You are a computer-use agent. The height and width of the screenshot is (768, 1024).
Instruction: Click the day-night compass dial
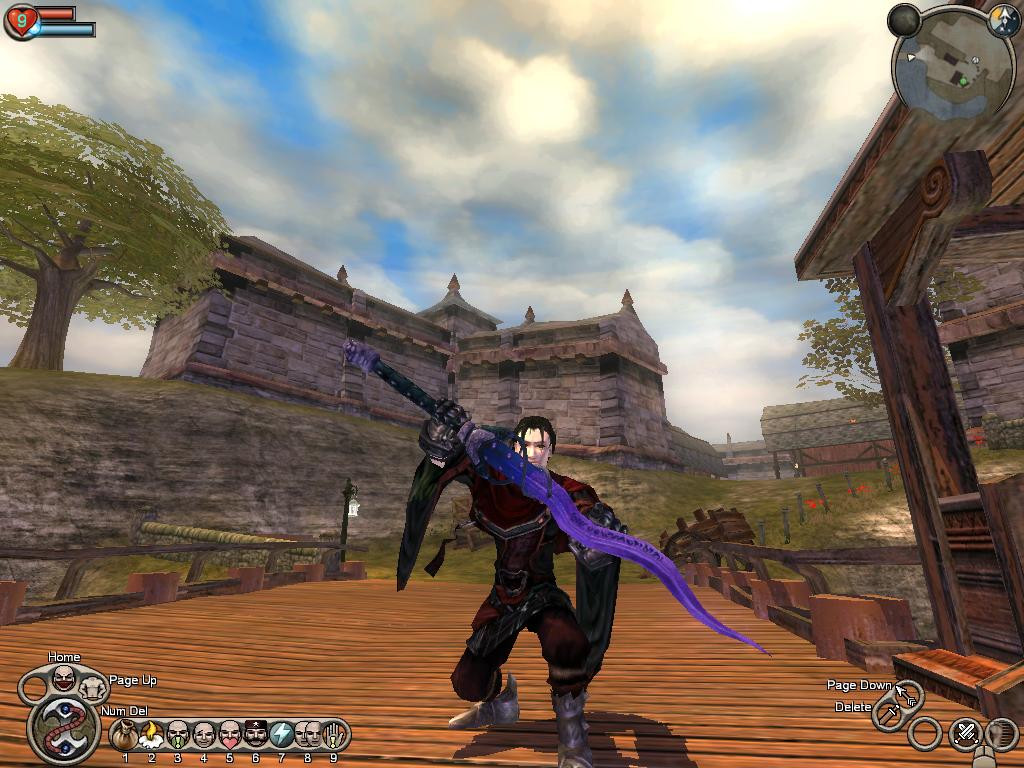(1003, 22)
